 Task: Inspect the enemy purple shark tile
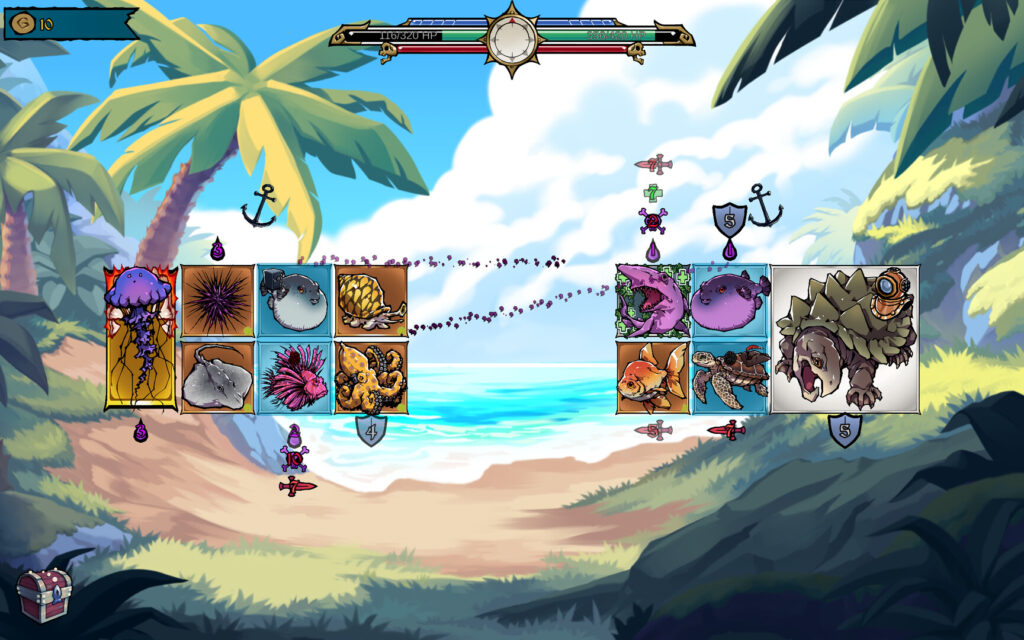[652, 301]
